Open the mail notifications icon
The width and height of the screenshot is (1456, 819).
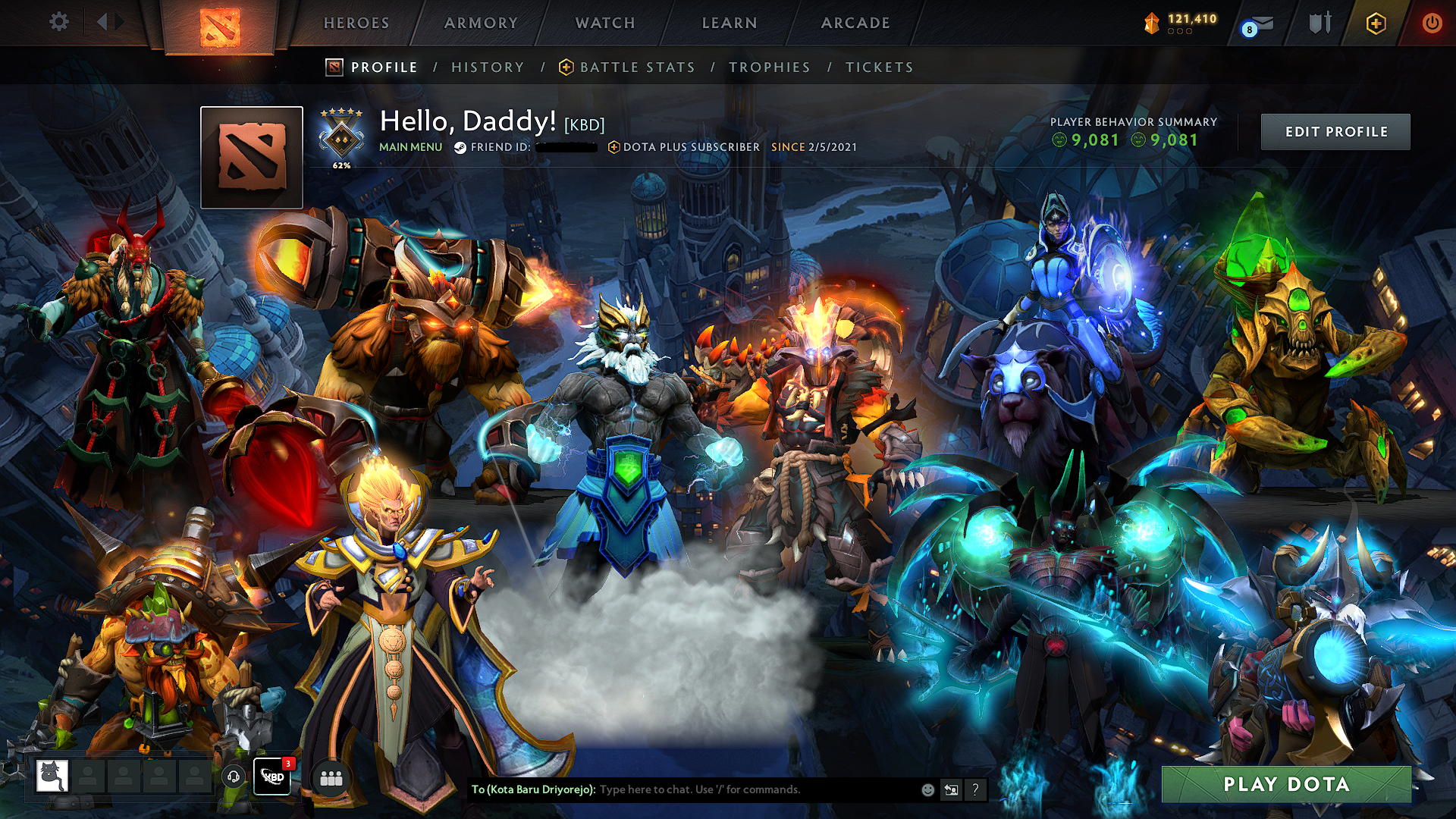click(1260, 24)
